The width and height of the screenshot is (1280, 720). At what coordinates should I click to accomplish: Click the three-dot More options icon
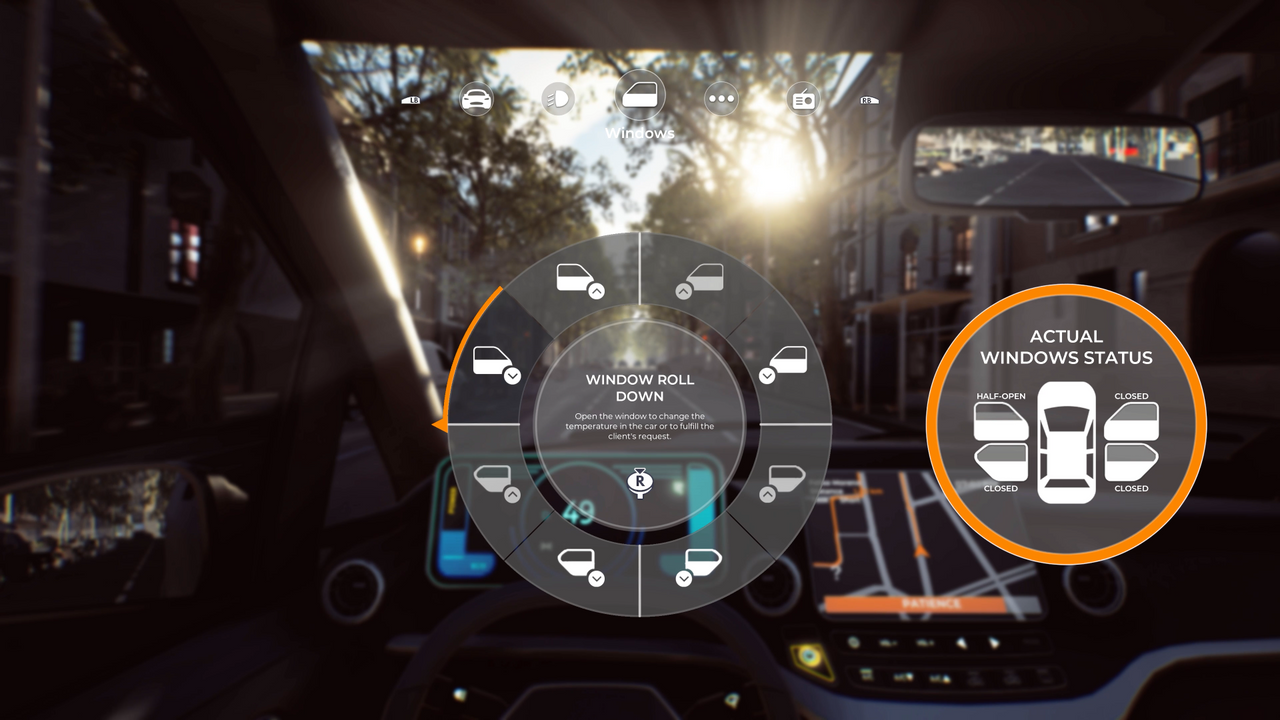pyautogui.click(x=721, y=98)
